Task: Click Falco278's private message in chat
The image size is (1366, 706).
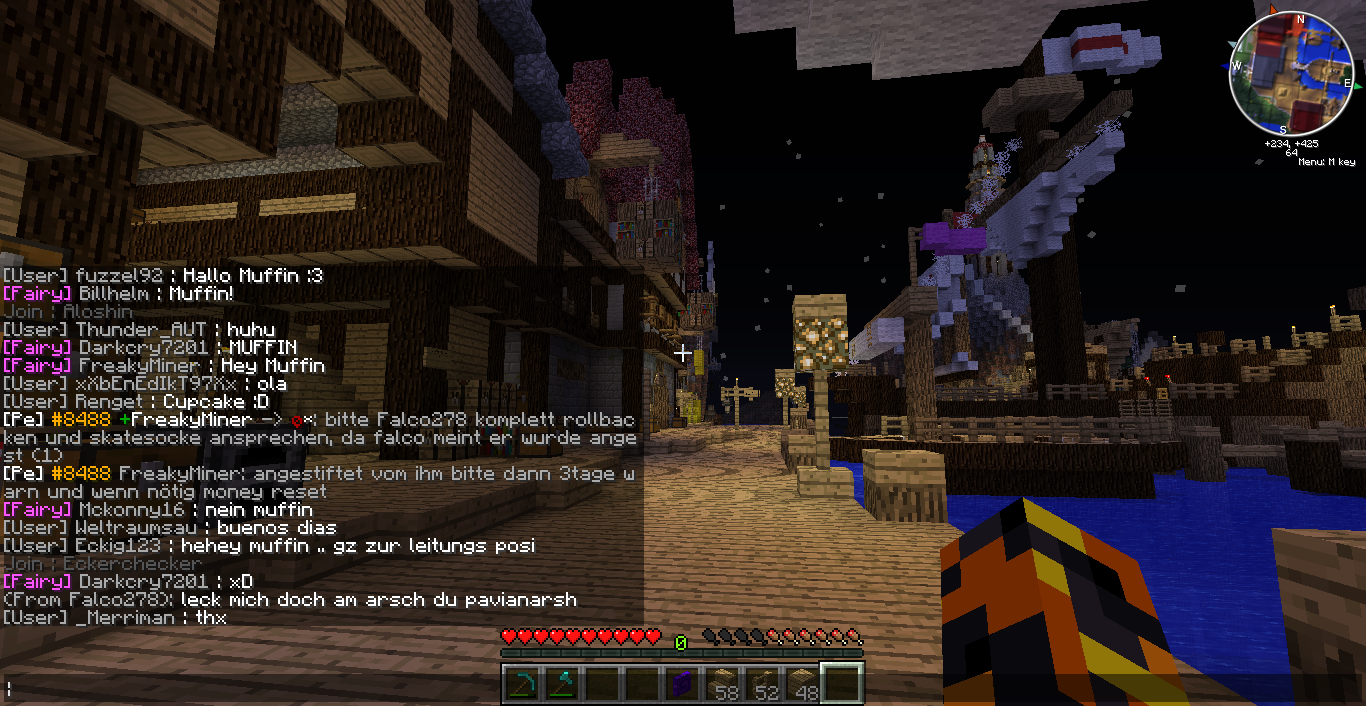Action: (290, 600)
